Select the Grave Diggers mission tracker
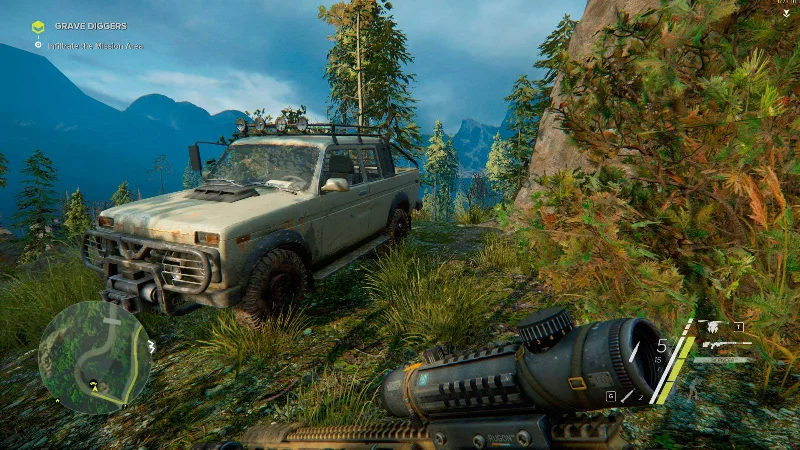 click(x=91, y=26)
